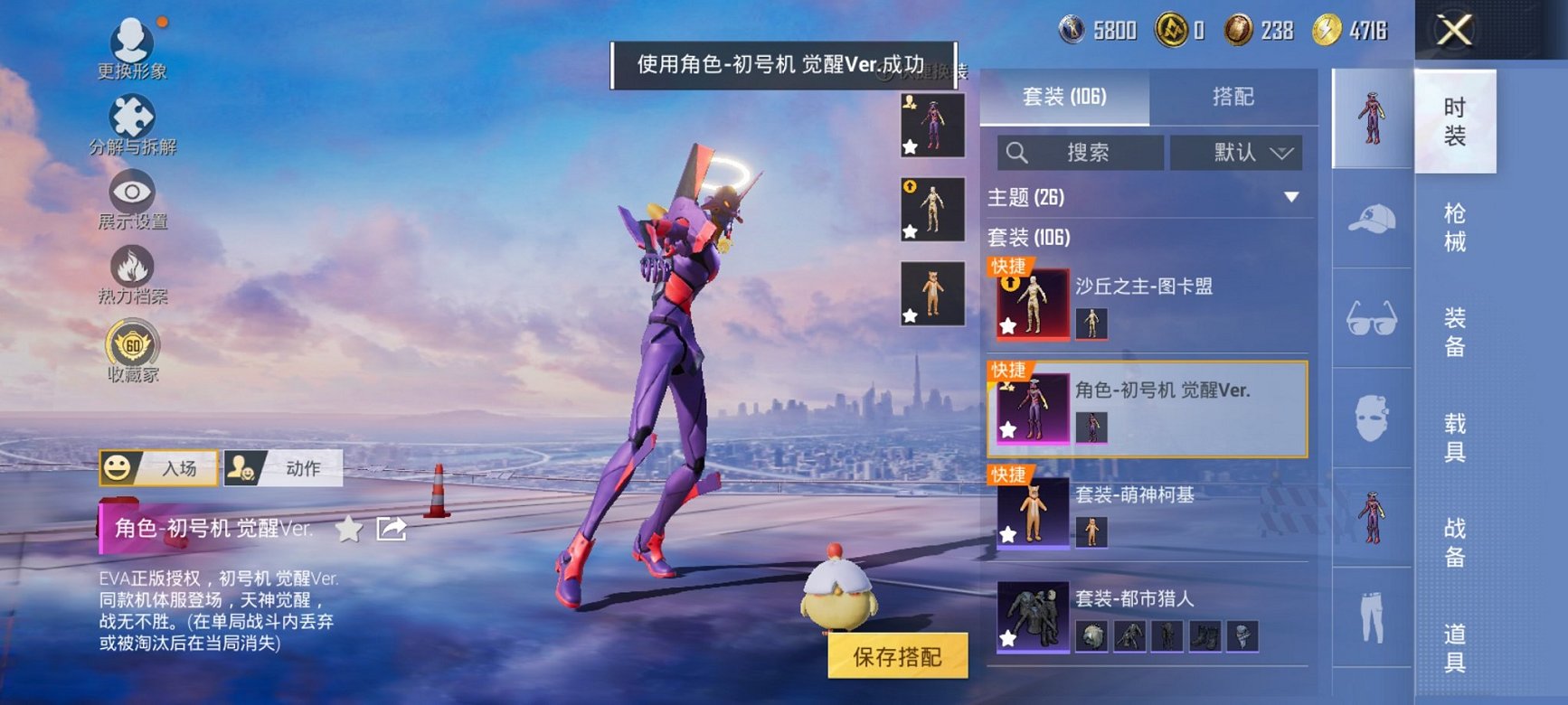1568x705 pixels.
Task: Open the 更换形象 avatar icon
Action: point(132,41)
